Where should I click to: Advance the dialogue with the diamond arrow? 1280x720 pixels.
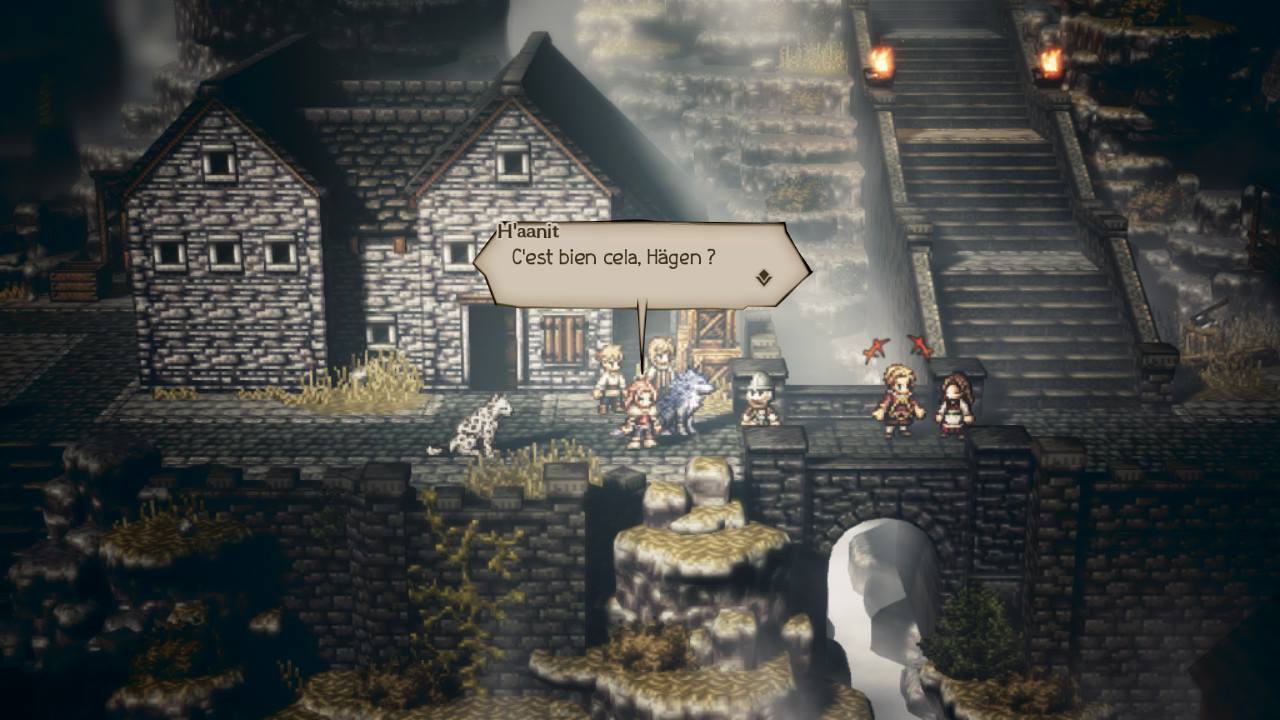(764, 277)
